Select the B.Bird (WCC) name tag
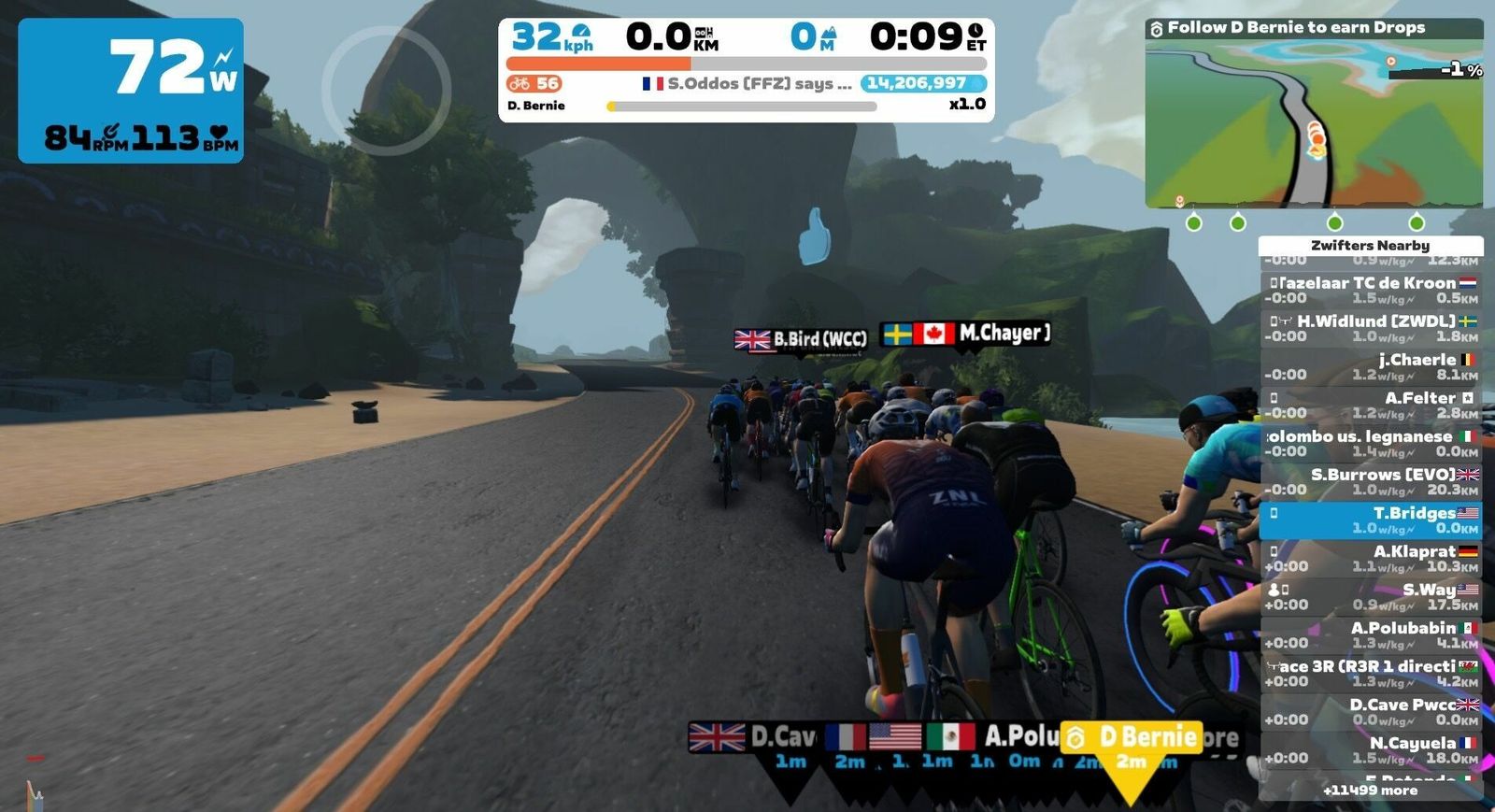Viewport: 1495px width, 812px height. [801, 339]
